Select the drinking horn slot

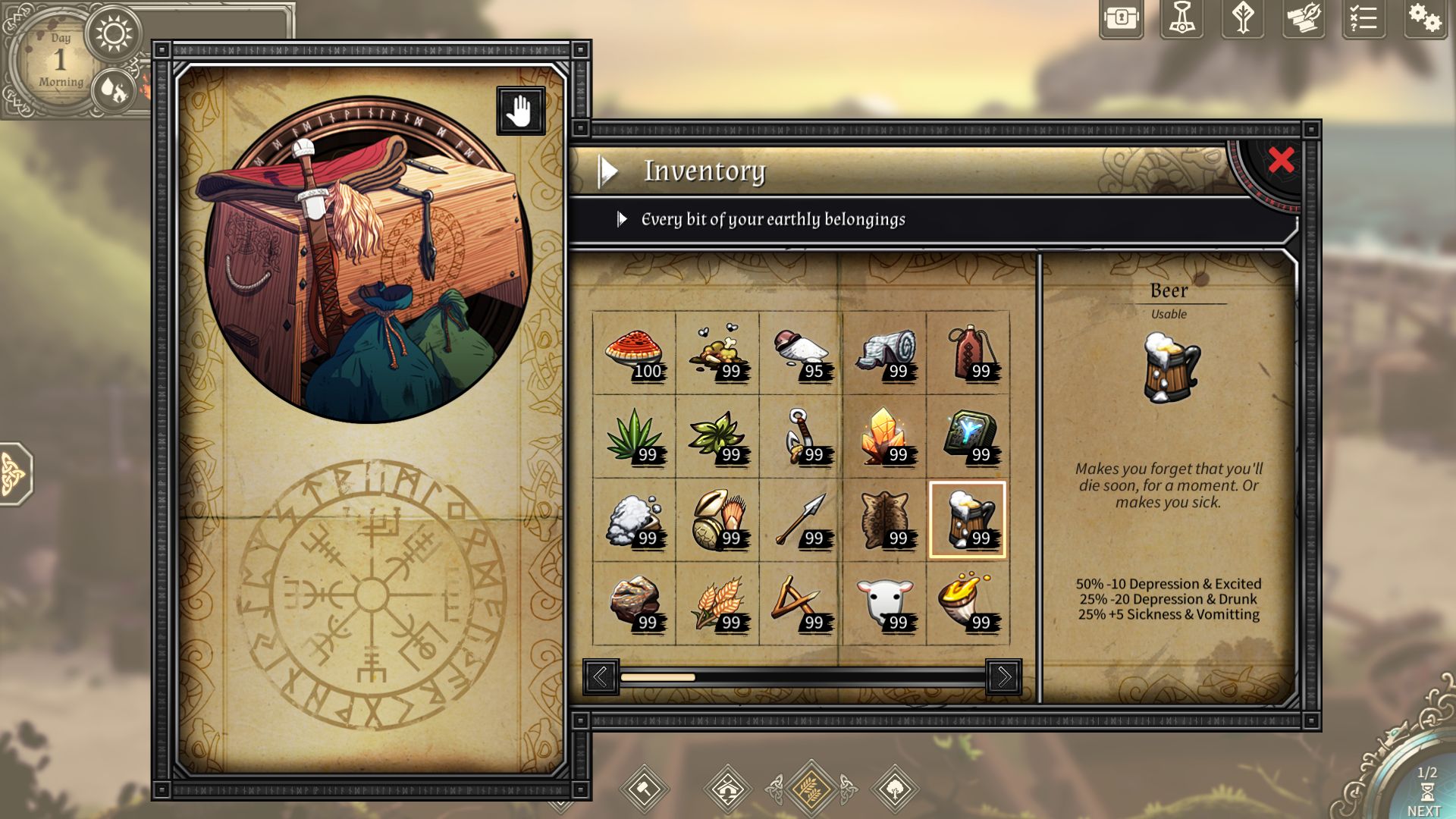coord(968,604)
